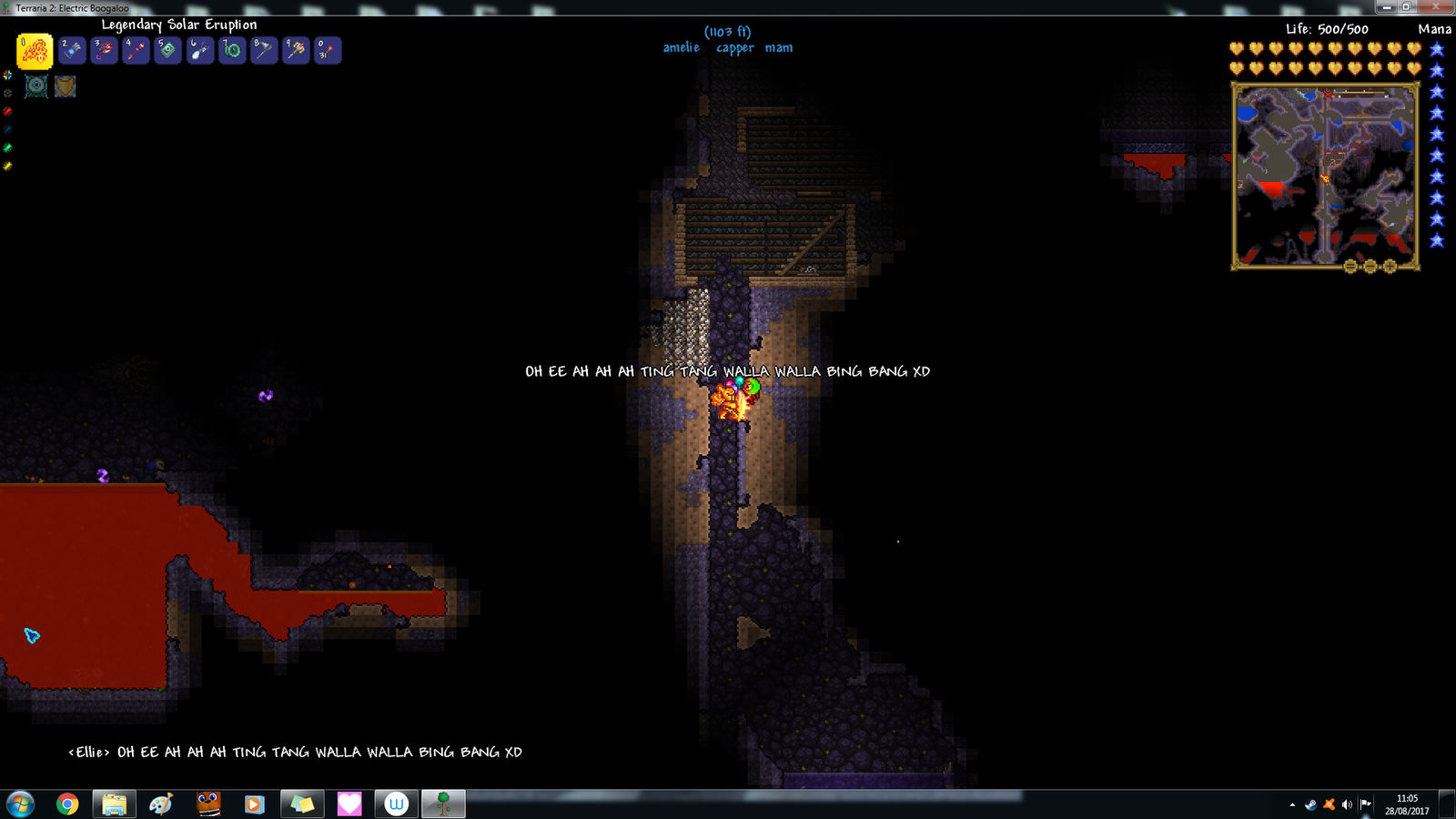Click the red wire visibility icon
Viewport: 1456px width, 819px height.
[7, 111]
